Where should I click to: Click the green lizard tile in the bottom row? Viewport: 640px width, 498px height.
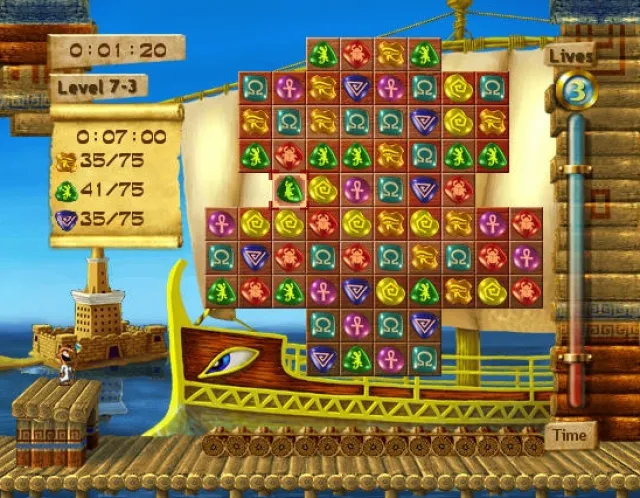[356, 358]
